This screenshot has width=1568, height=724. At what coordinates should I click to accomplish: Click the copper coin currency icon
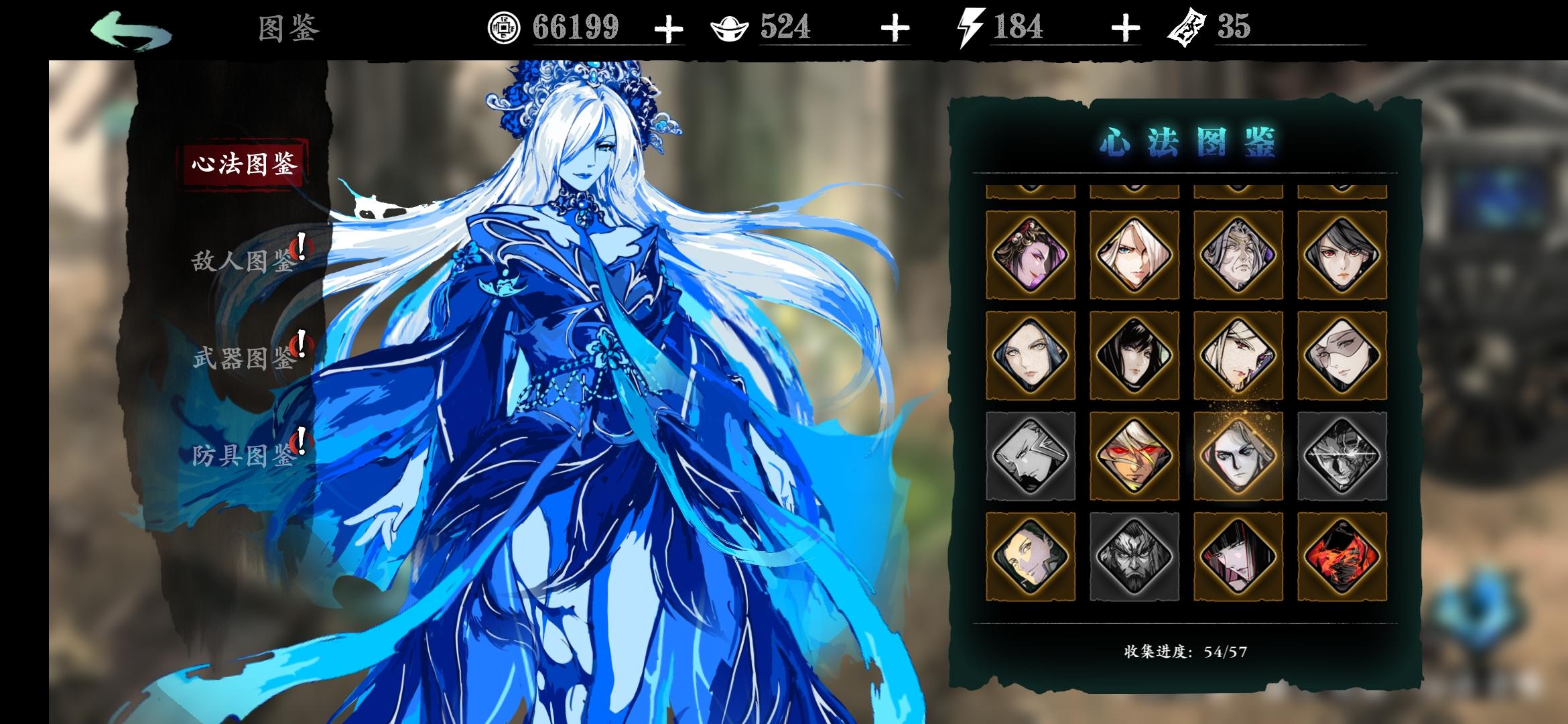pyautogui.click(x=503, y=28)
